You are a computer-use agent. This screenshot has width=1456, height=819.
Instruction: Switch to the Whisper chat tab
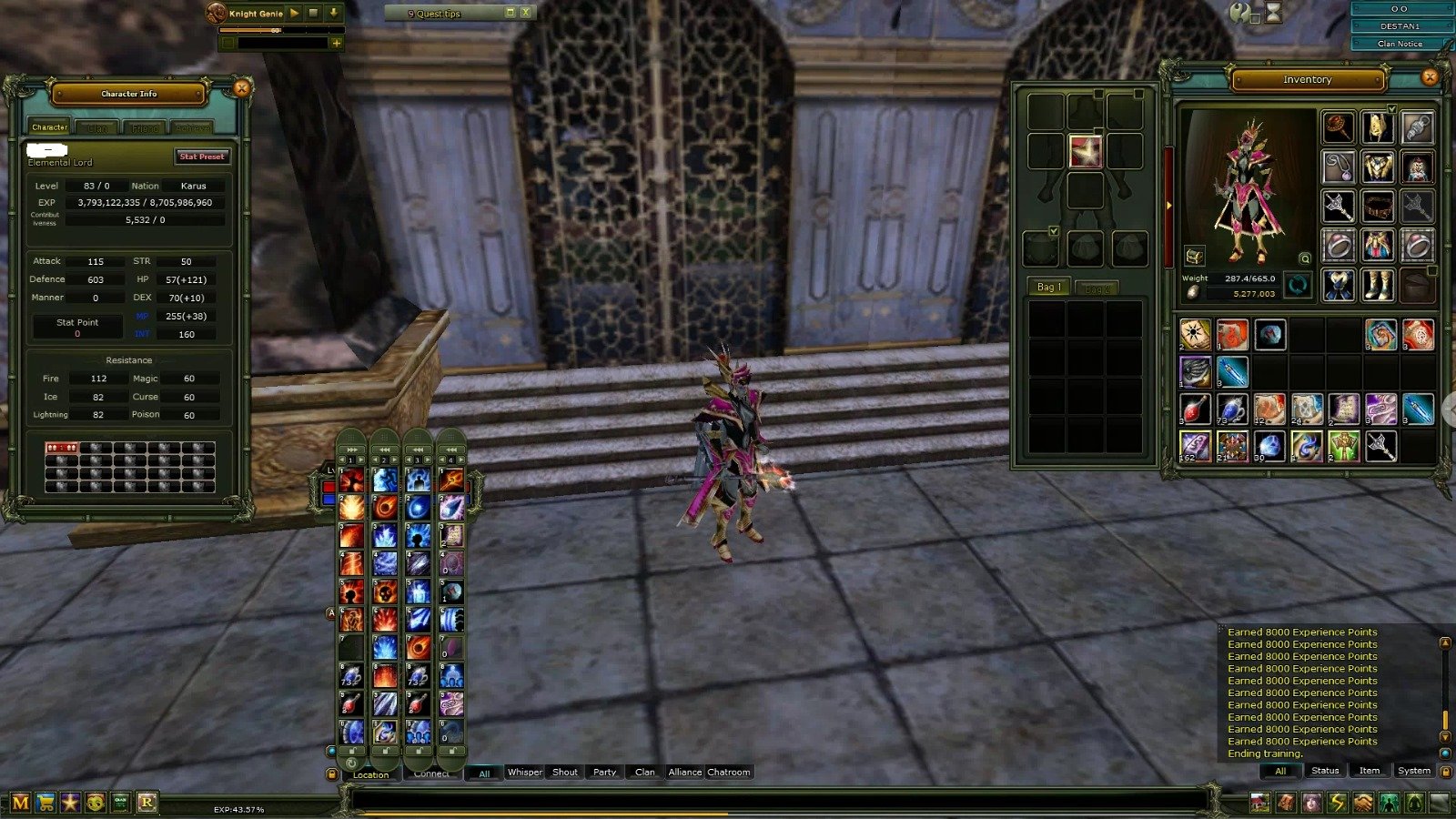point(524,772)
